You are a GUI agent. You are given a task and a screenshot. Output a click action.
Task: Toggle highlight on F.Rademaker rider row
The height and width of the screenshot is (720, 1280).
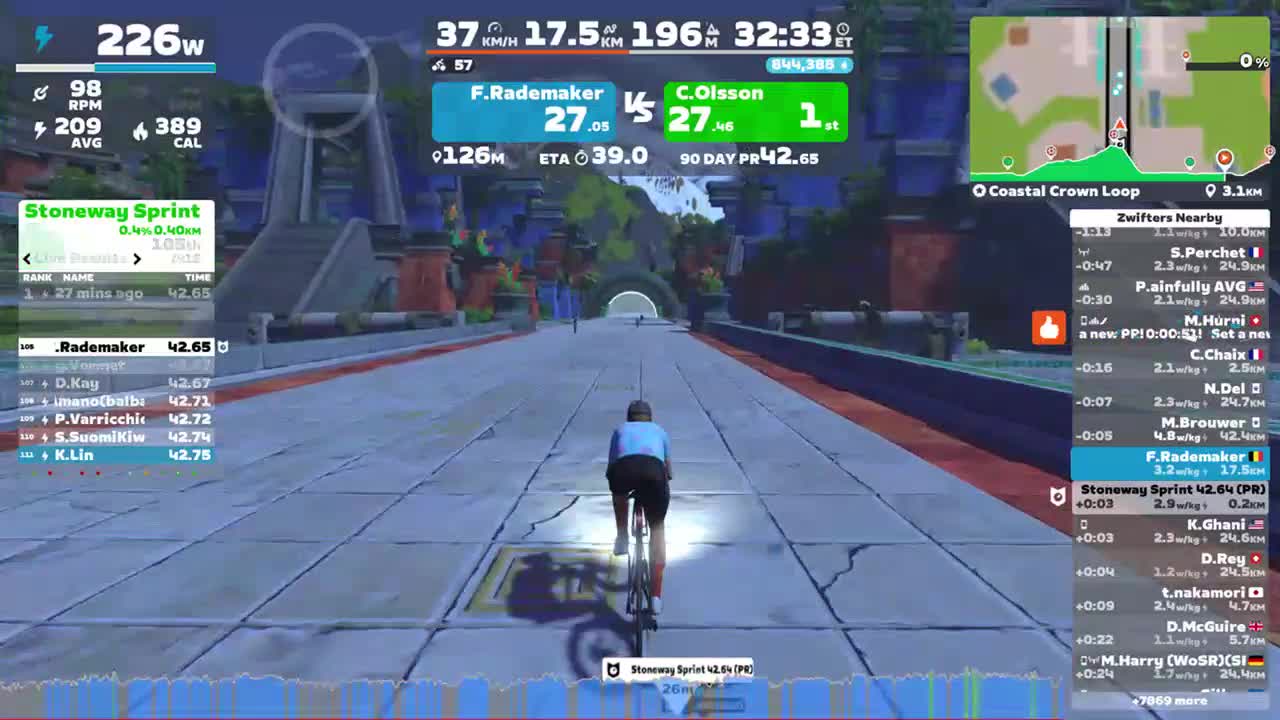click(1169, 463)
